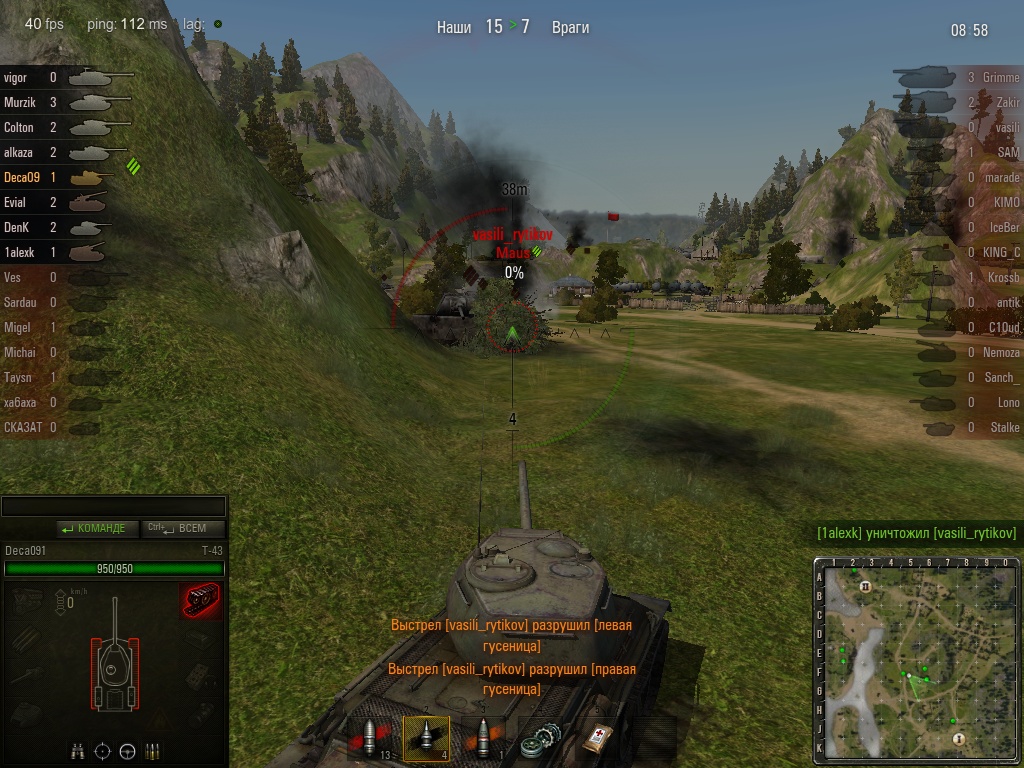This screenshot has height=768, width=1024.
Task: Click the damaged tracks module icon
Action: (201, 601)
